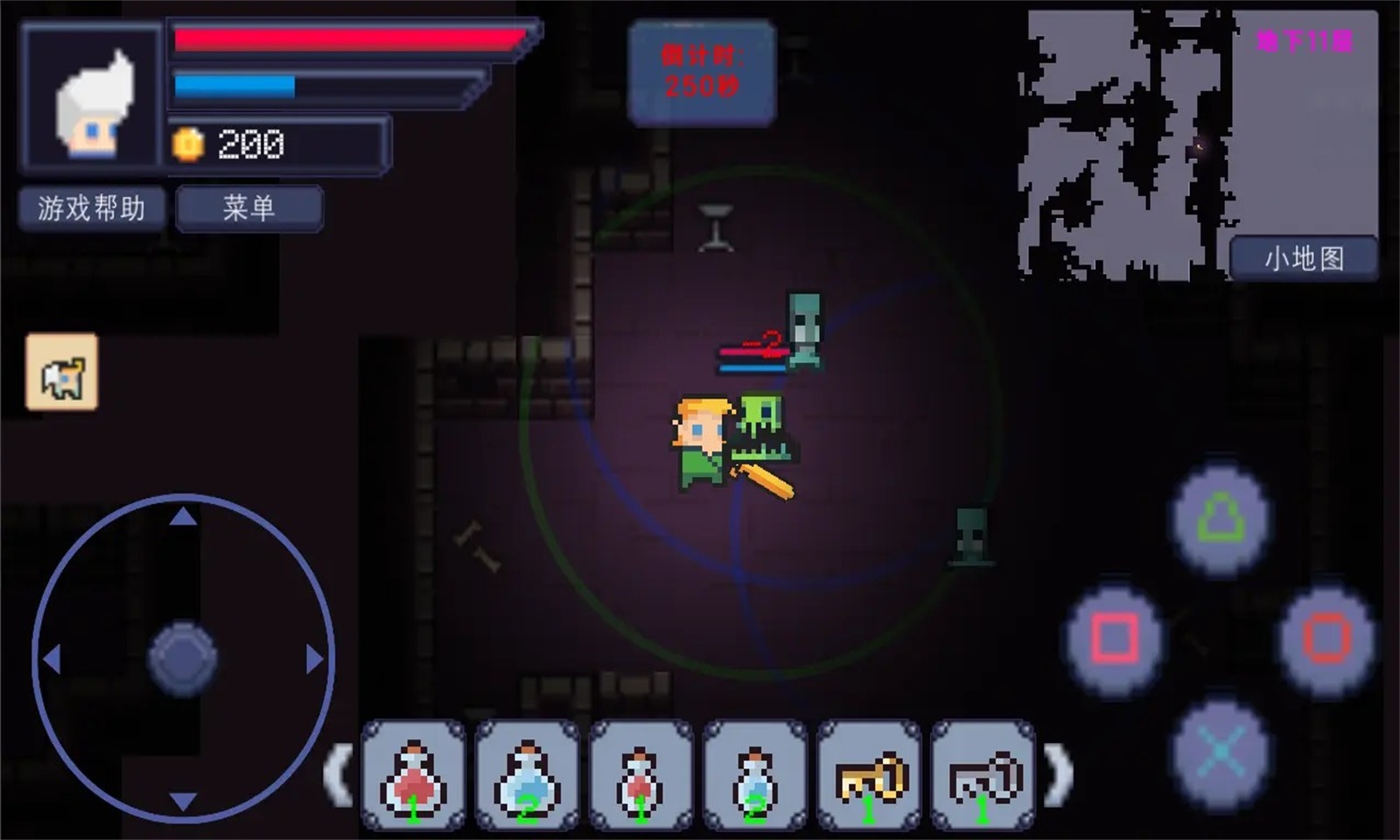Tap the red circle action button
The width and height of the screenshot is (1400, 840).
point(1326,637)
